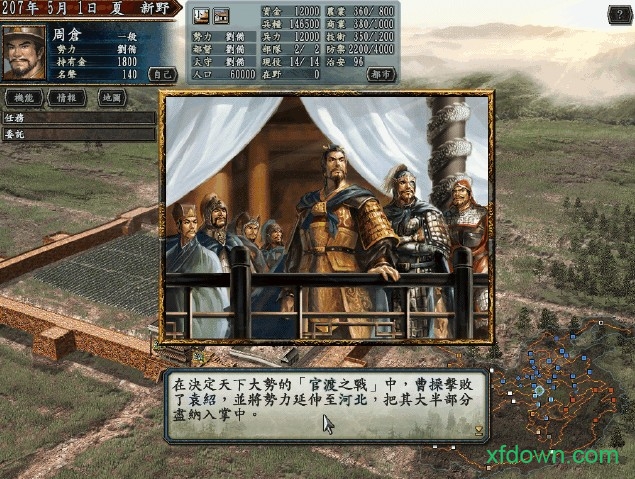Image resolution: width=635 pixels, height=479 pixels.
Task: Click the building icon in city panel
Action: (x=221, y=15)
